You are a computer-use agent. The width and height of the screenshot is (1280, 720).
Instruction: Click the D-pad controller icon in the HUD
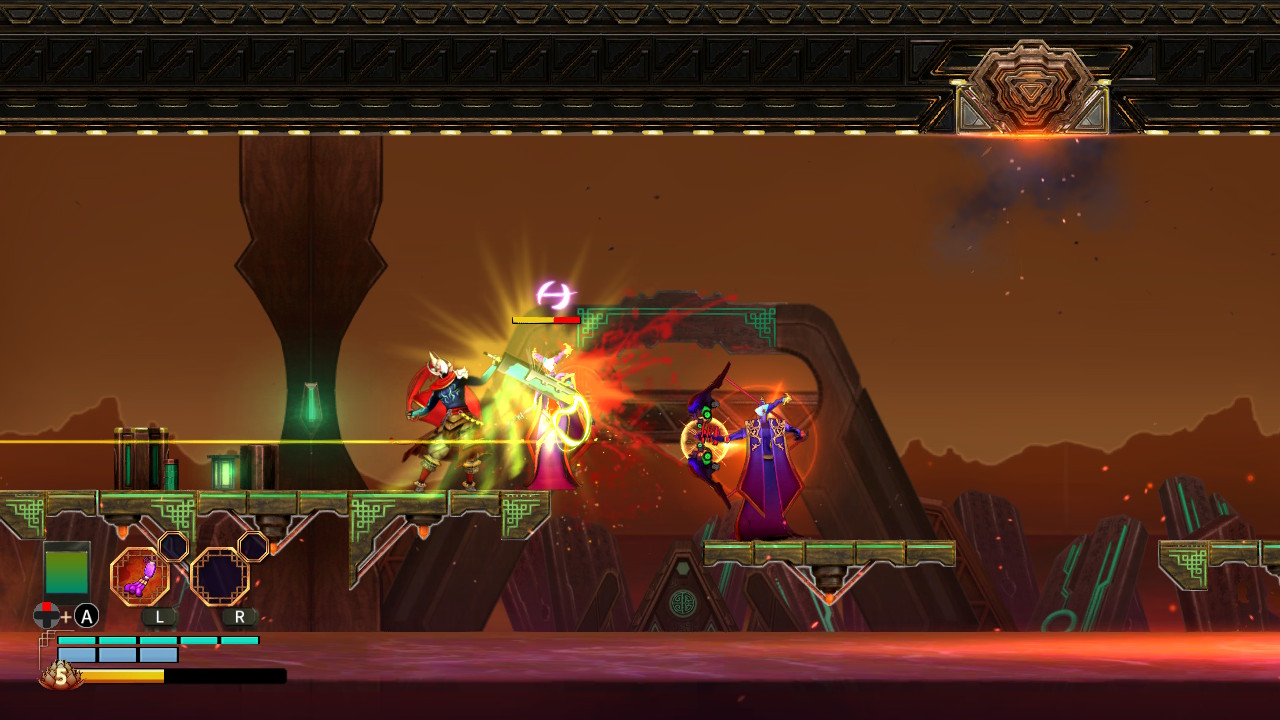point(44,615)
